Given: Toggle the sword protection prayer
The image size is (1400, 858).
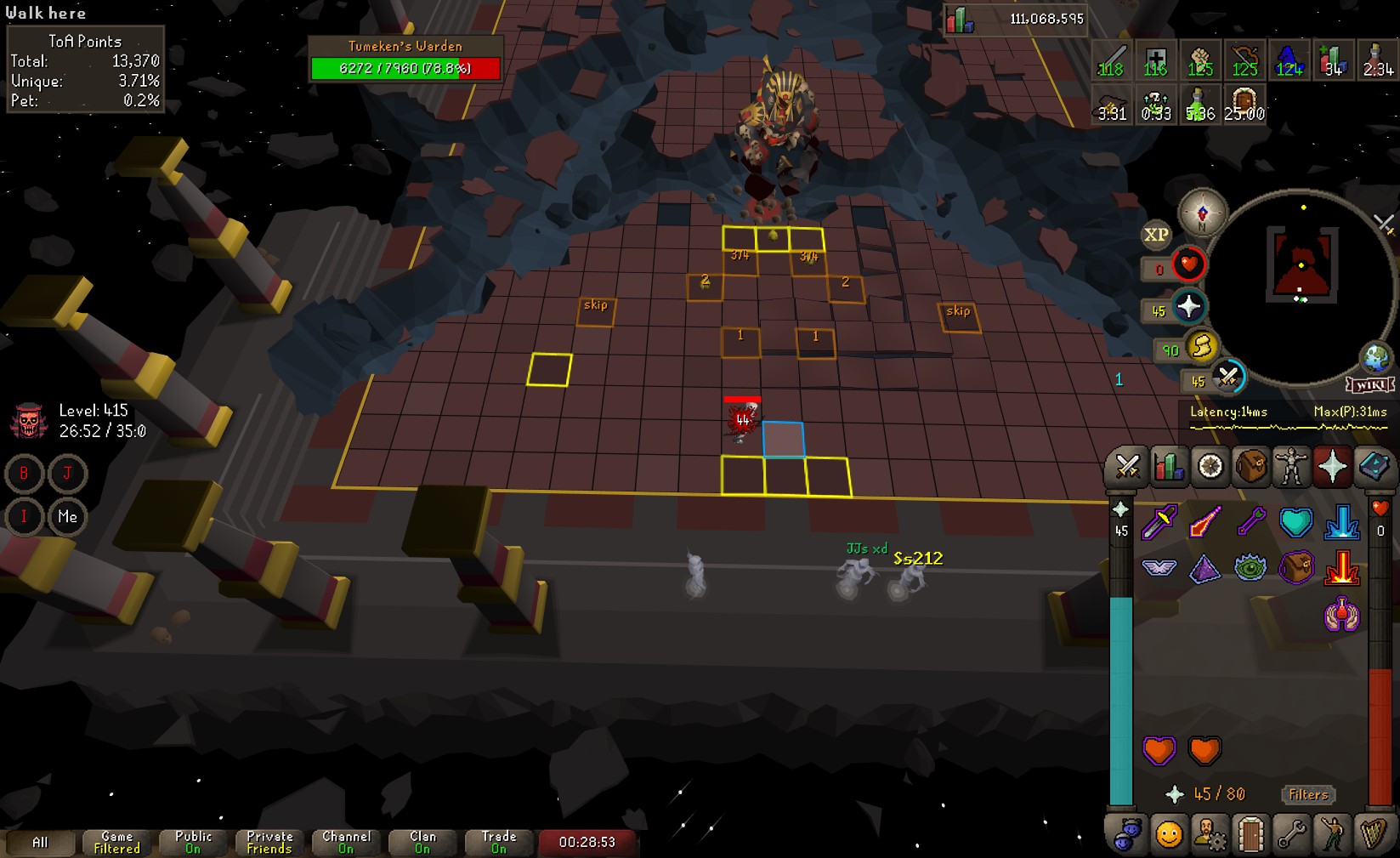Looking at the screenshot, I should [1159, 522].
